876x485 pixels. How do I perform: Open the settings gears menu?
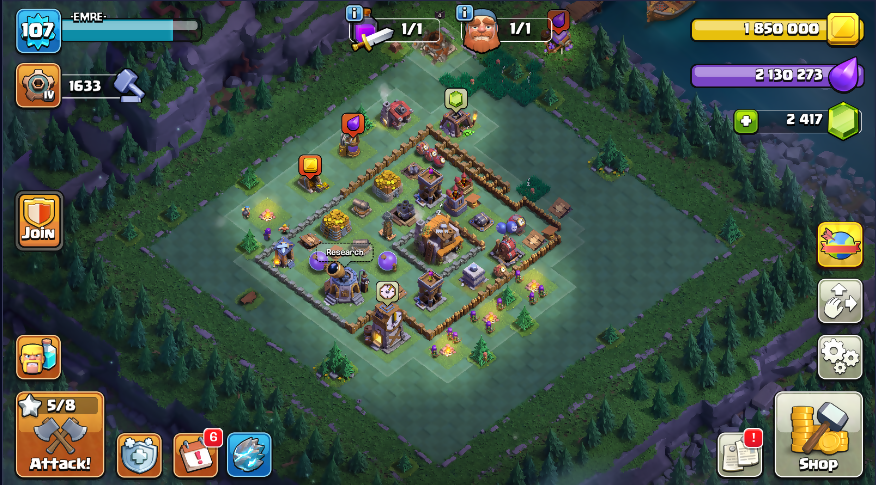[x=840, y=356]
